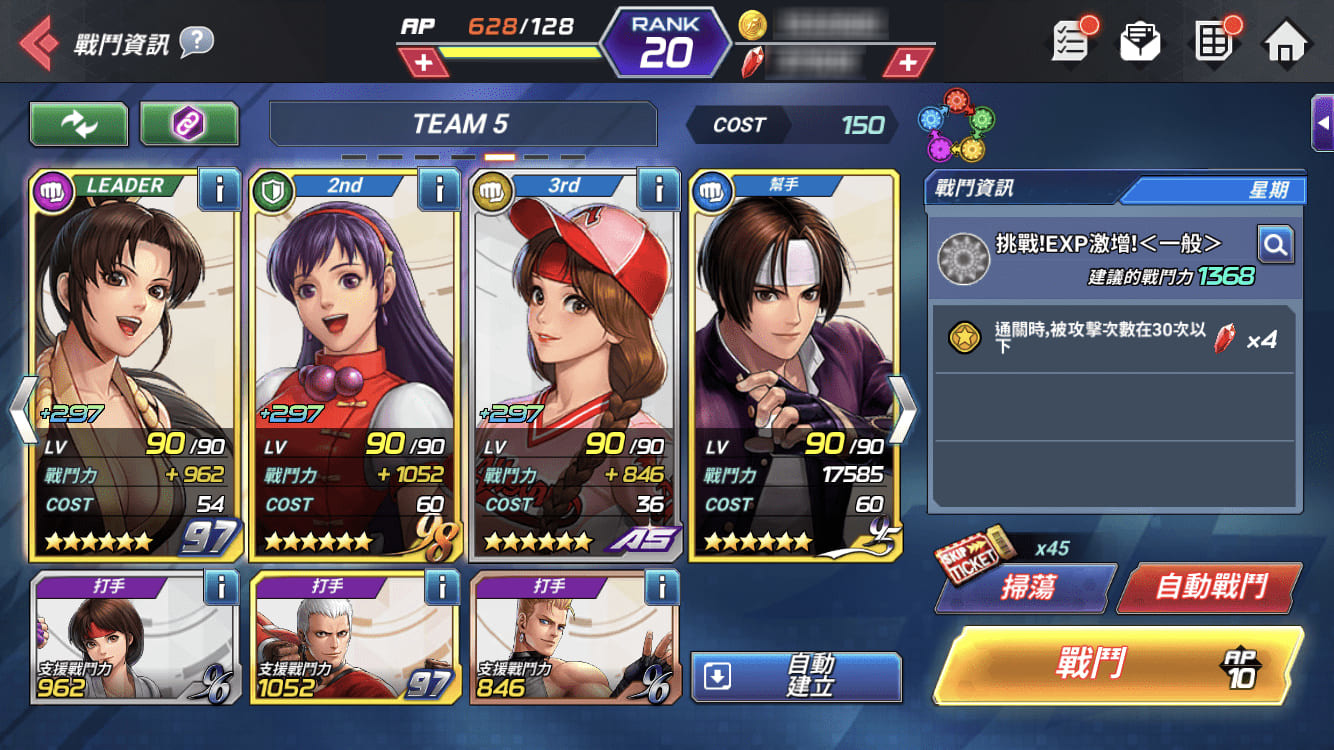Open the help speech bubble beside 戰鬥資訊
Image resolution: width=1334 pixels, height=750 pixels.
pos(197,42)
